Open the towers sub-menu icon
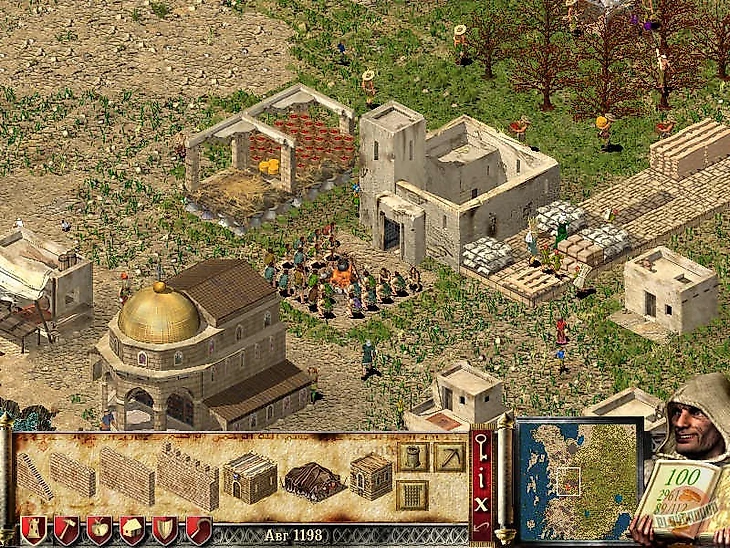This screenshot has width=730, height=548. [412, 458]
